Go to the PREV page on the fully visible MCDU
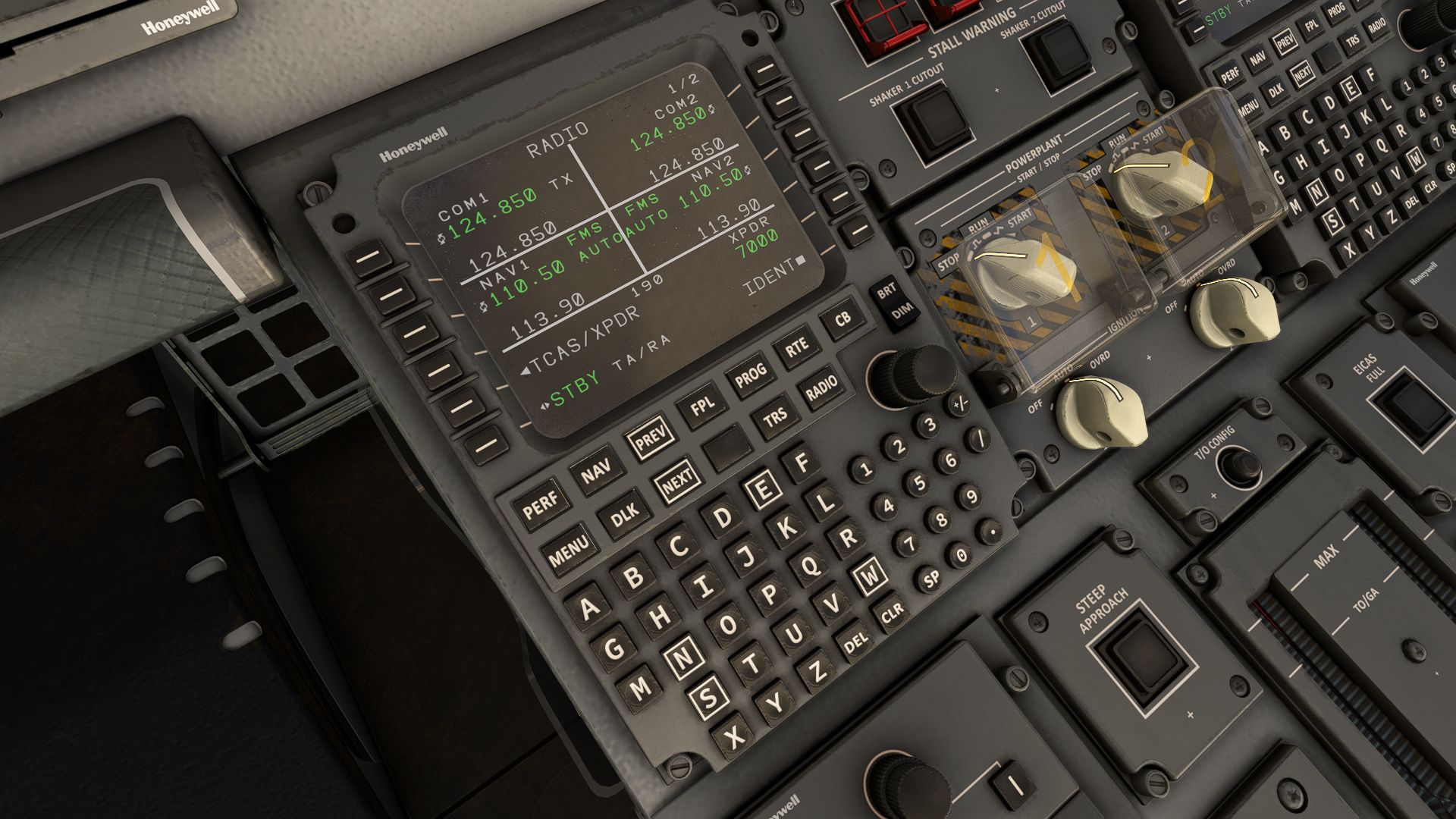1456x819 pixels. click(x=651, y=438)
